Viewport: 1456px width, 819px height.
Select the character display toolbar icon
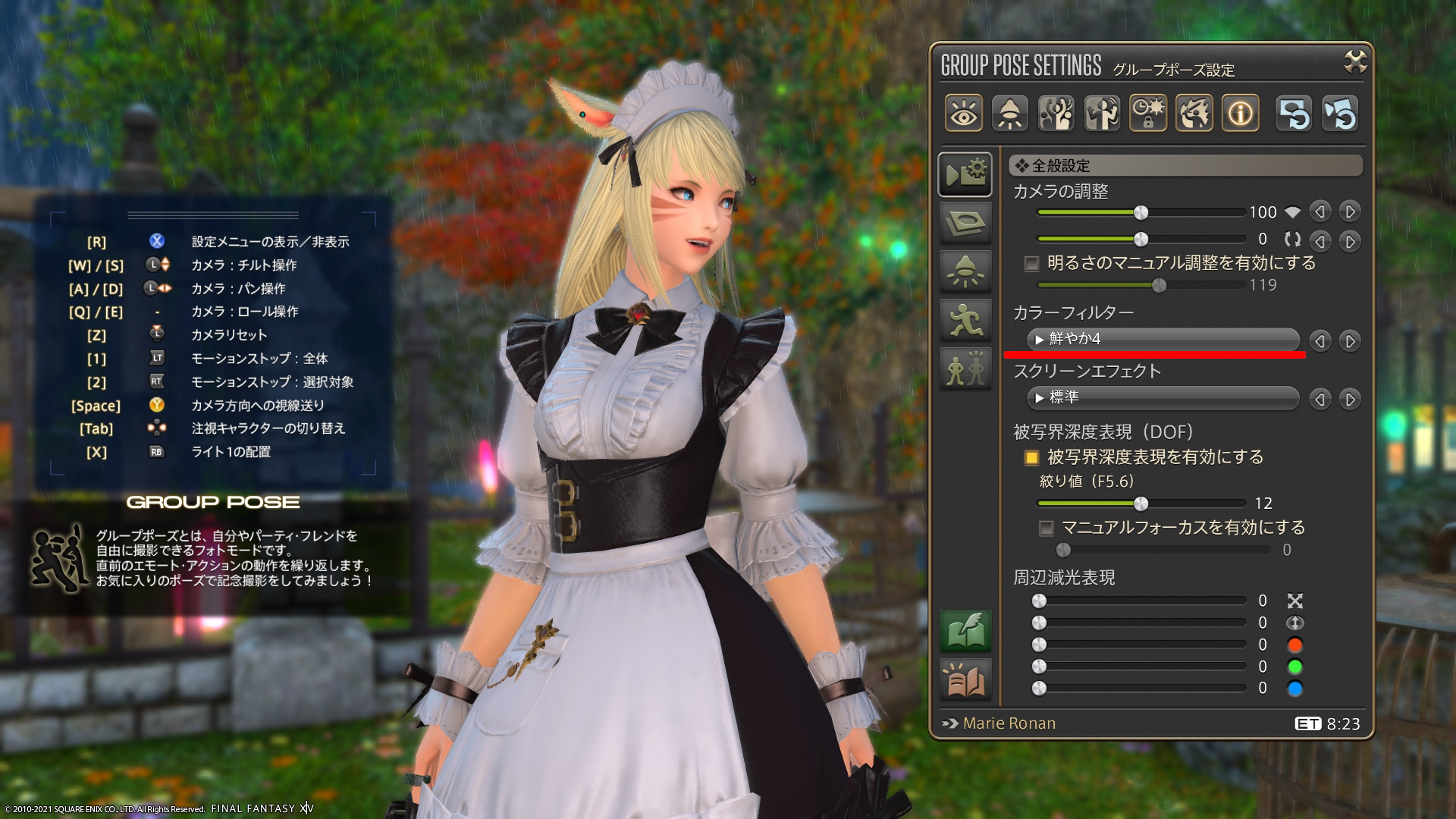tap(1056, 112)
